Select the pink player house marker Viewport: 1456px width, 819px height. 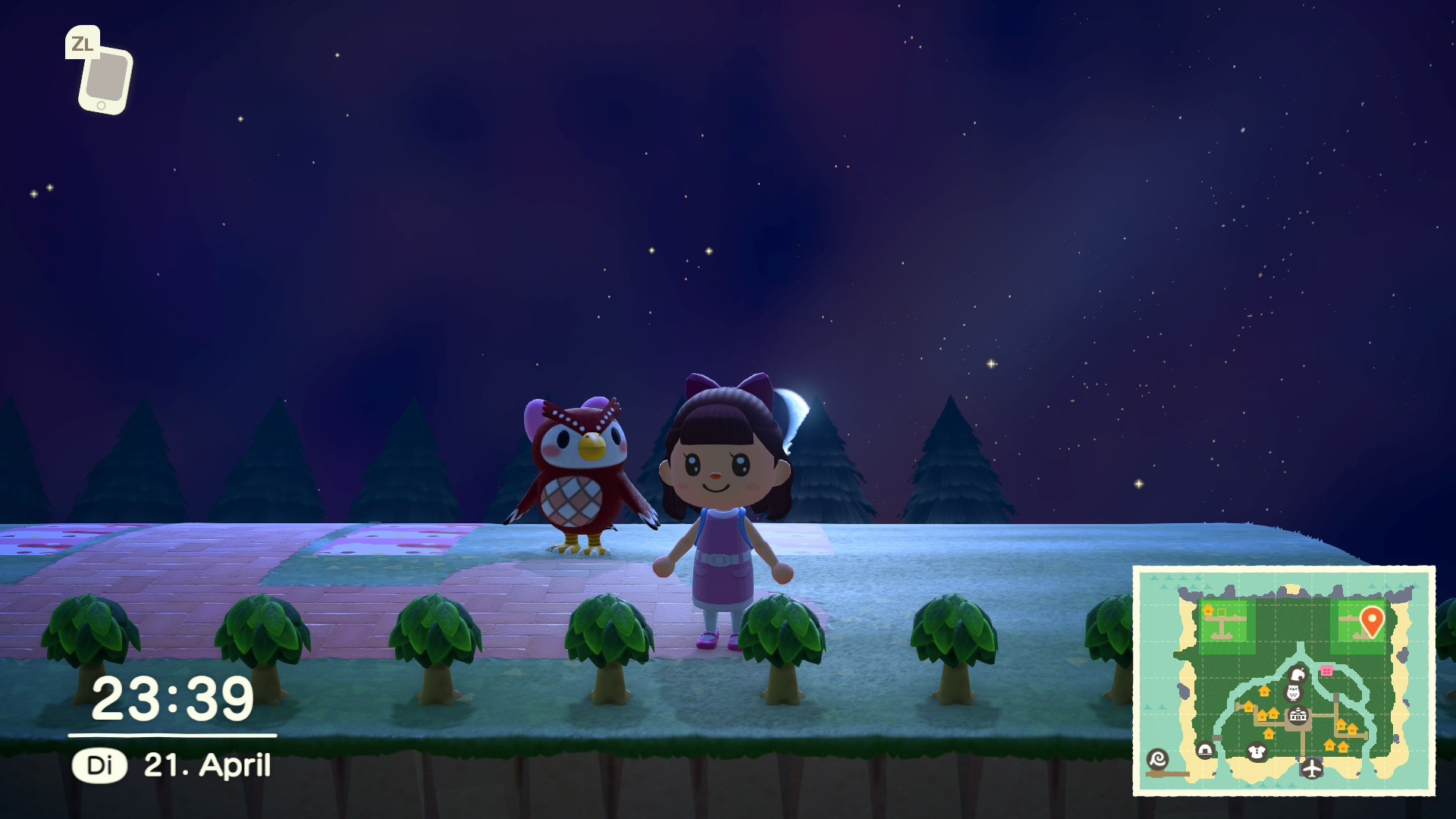coord(1326,670)
